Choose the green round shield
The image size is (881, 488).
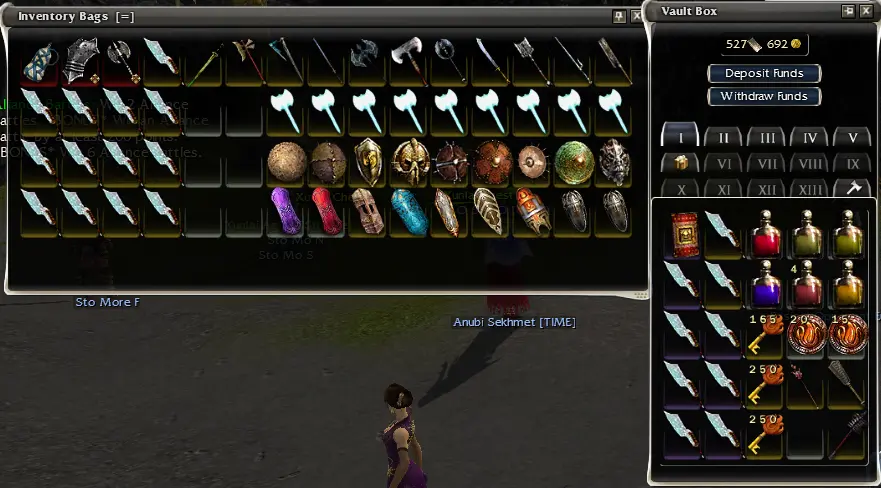[x=573, y=160]
